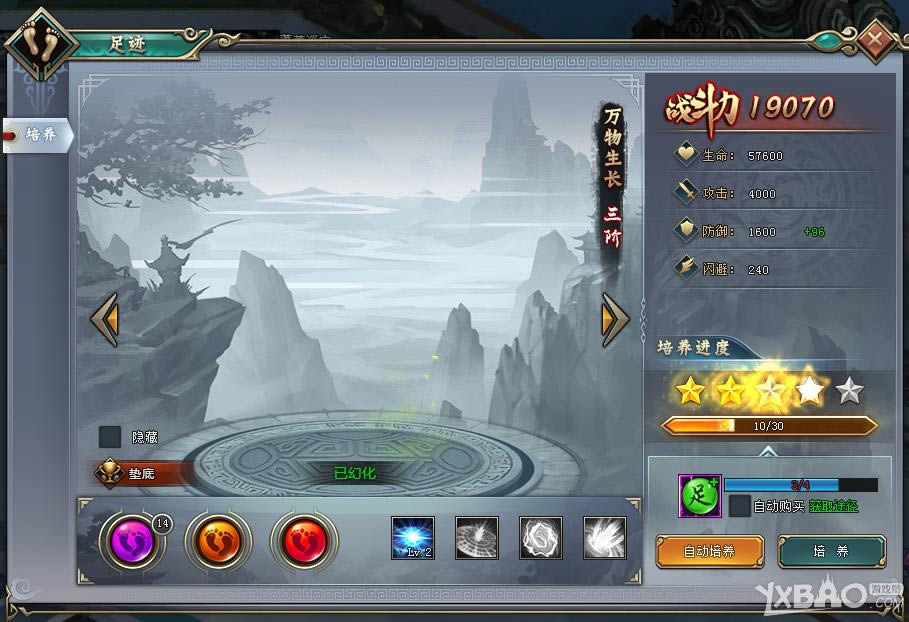Viewport: 909px width, 622px height.
Task: Show the next footprint style
Action: click(614, 320)
